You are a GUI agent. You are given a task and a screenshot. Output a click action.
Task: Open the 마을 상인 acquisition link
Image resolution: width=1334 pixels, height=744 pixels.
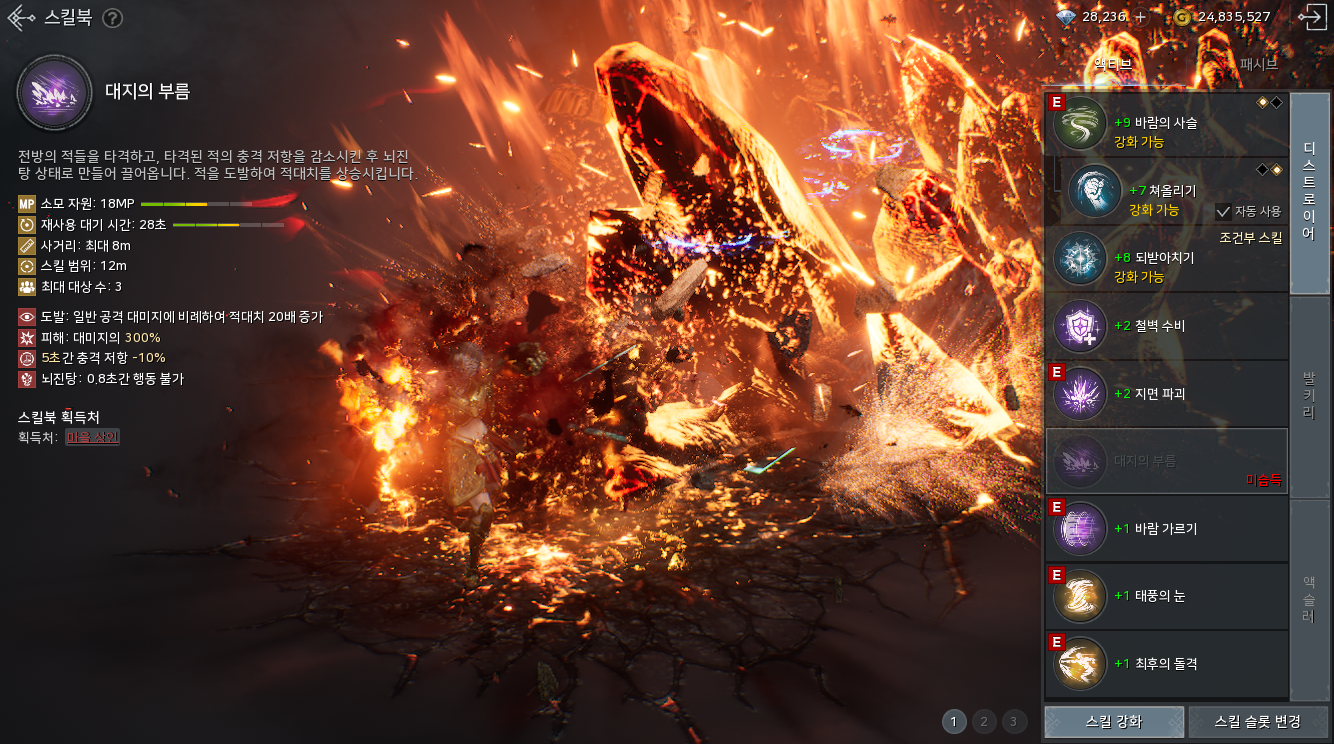92,437
